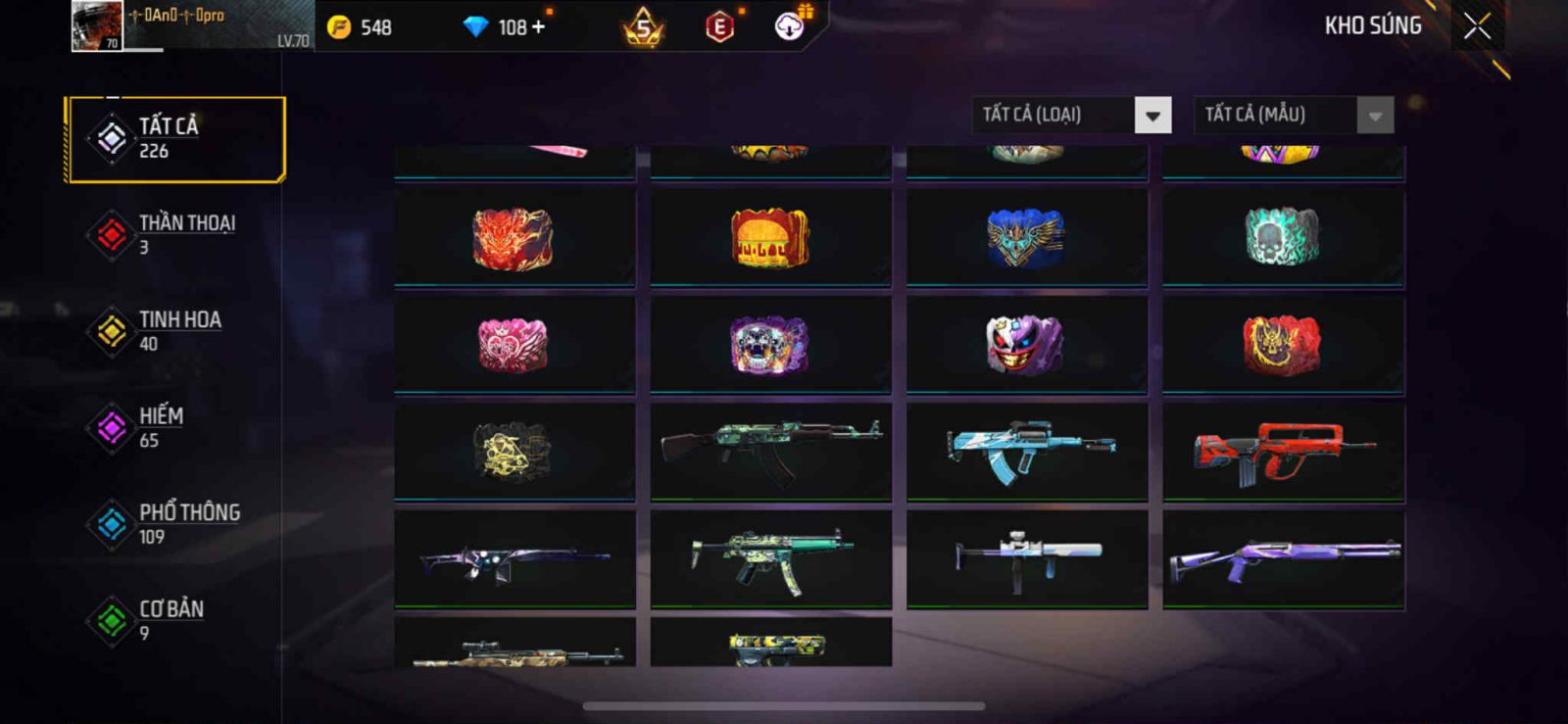
Task: Choose the red FAMAS rifle skin
Action: (x=1283, y=452)
